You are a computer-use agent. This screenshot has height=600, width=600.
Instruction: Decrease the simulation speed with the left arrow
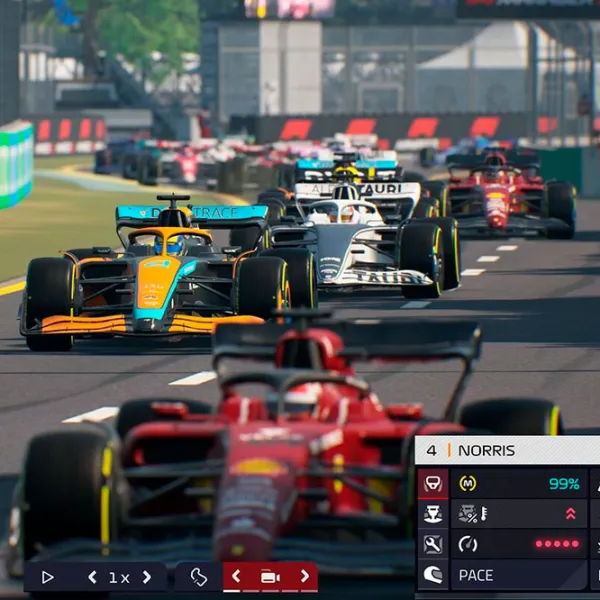coord(92,577)
